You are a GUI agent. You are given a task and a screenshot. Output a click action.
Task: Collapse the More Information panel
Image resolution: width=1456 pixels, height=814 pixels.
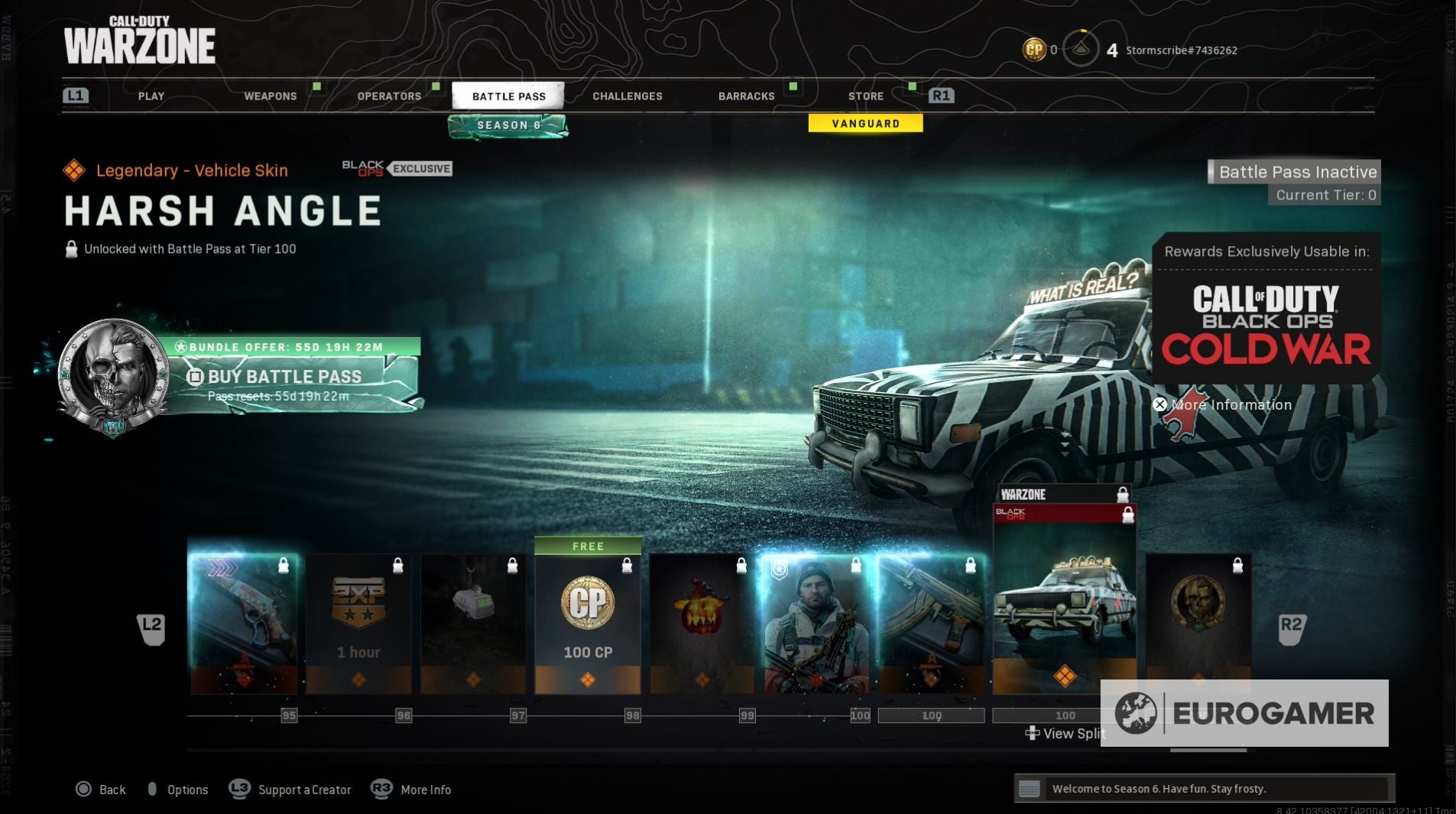pos(1161,404)
